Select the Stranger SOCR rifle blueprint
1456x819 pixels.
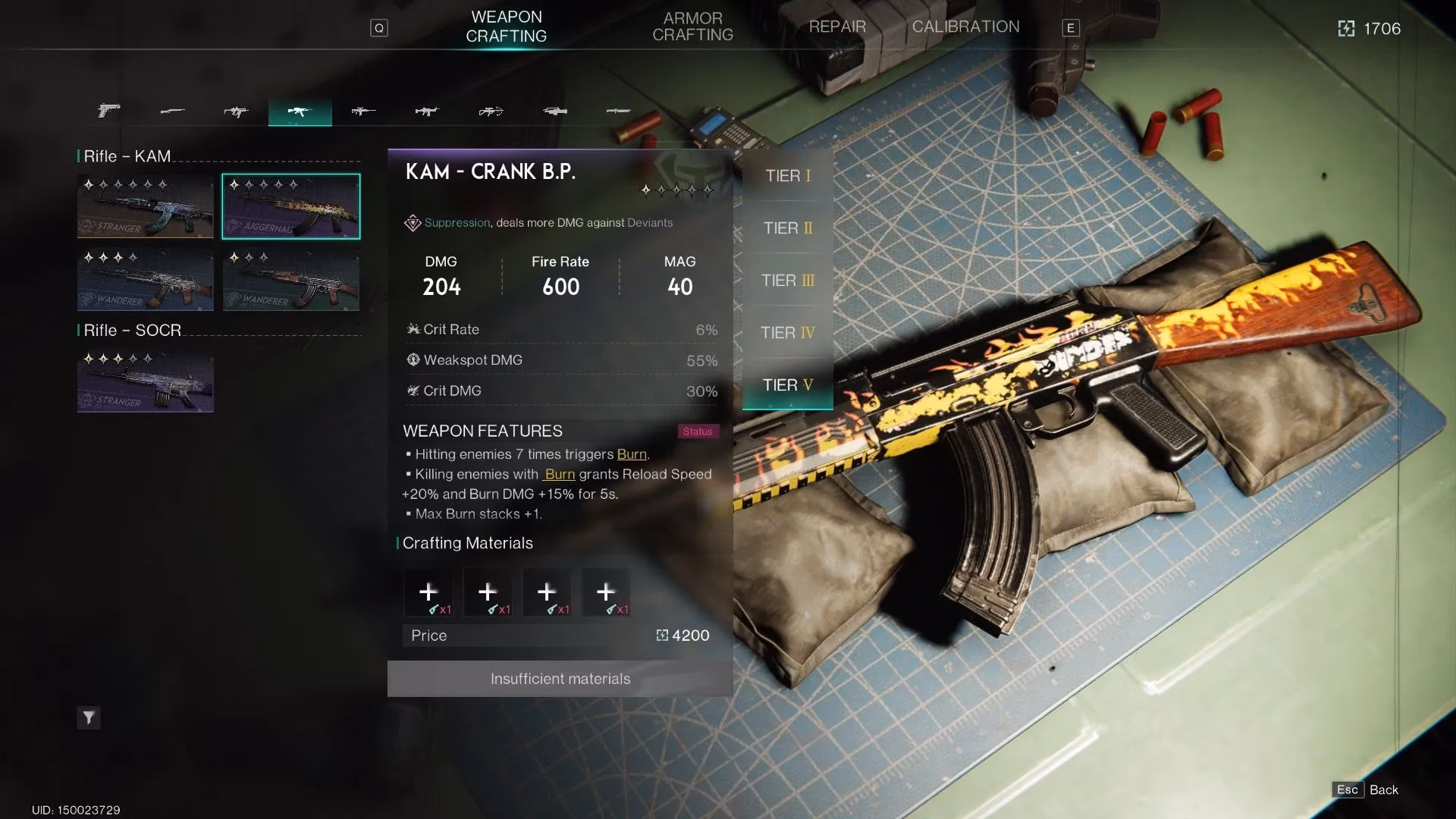pyautogui.click(x=145, y=380)
